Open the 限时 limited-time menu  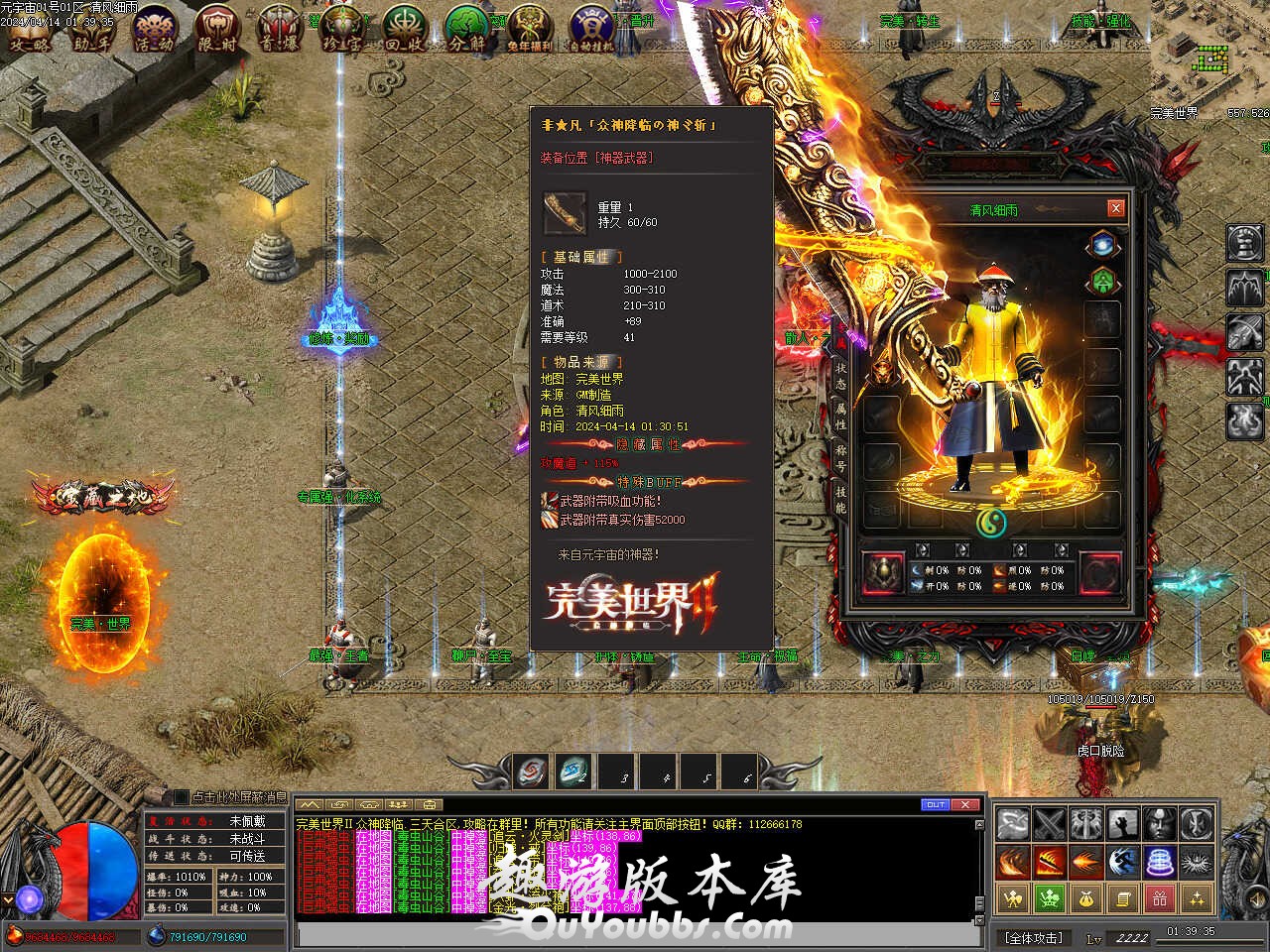click(x=216, y=28)
